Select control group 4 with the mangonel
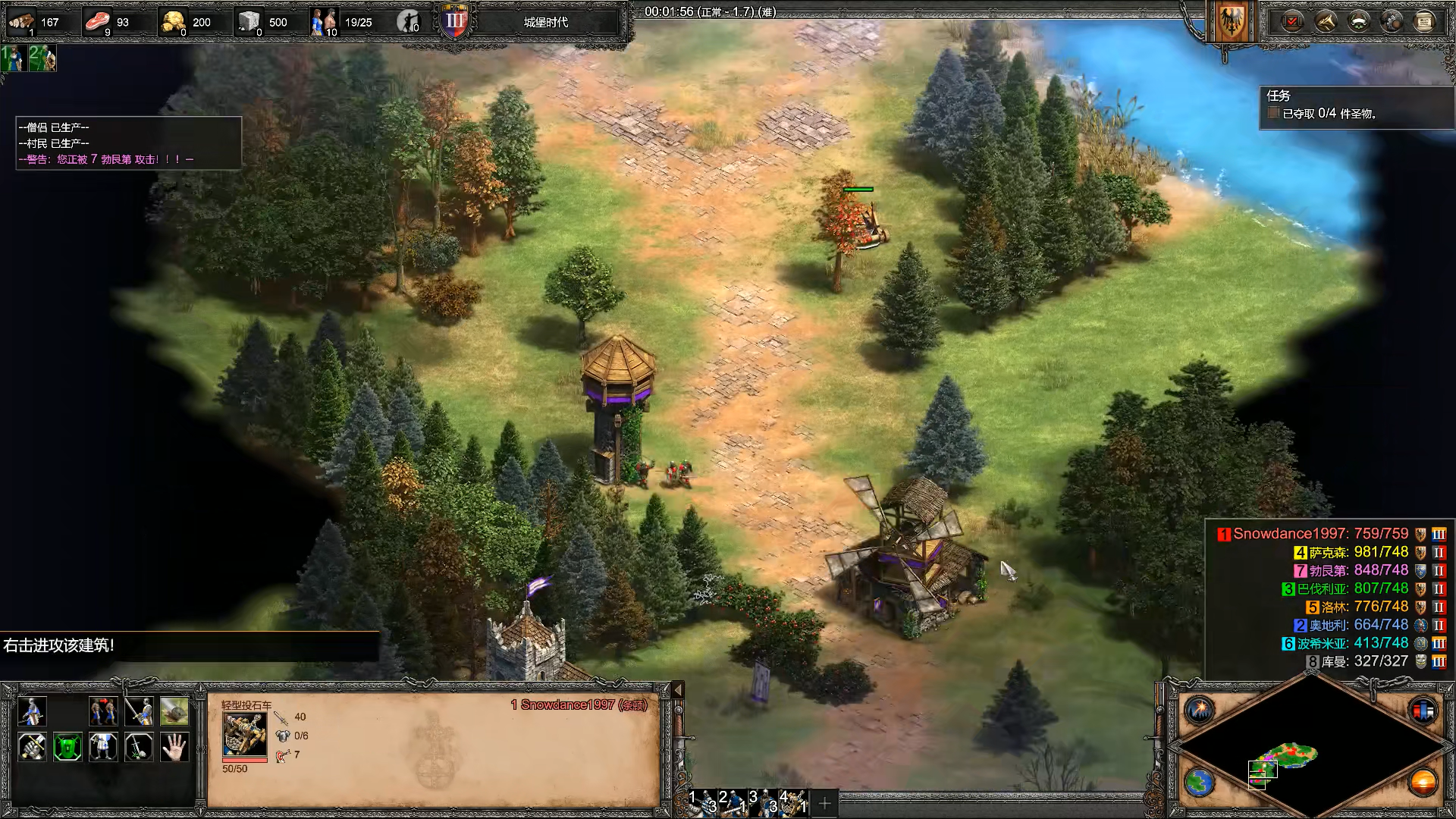 (794, 802)
